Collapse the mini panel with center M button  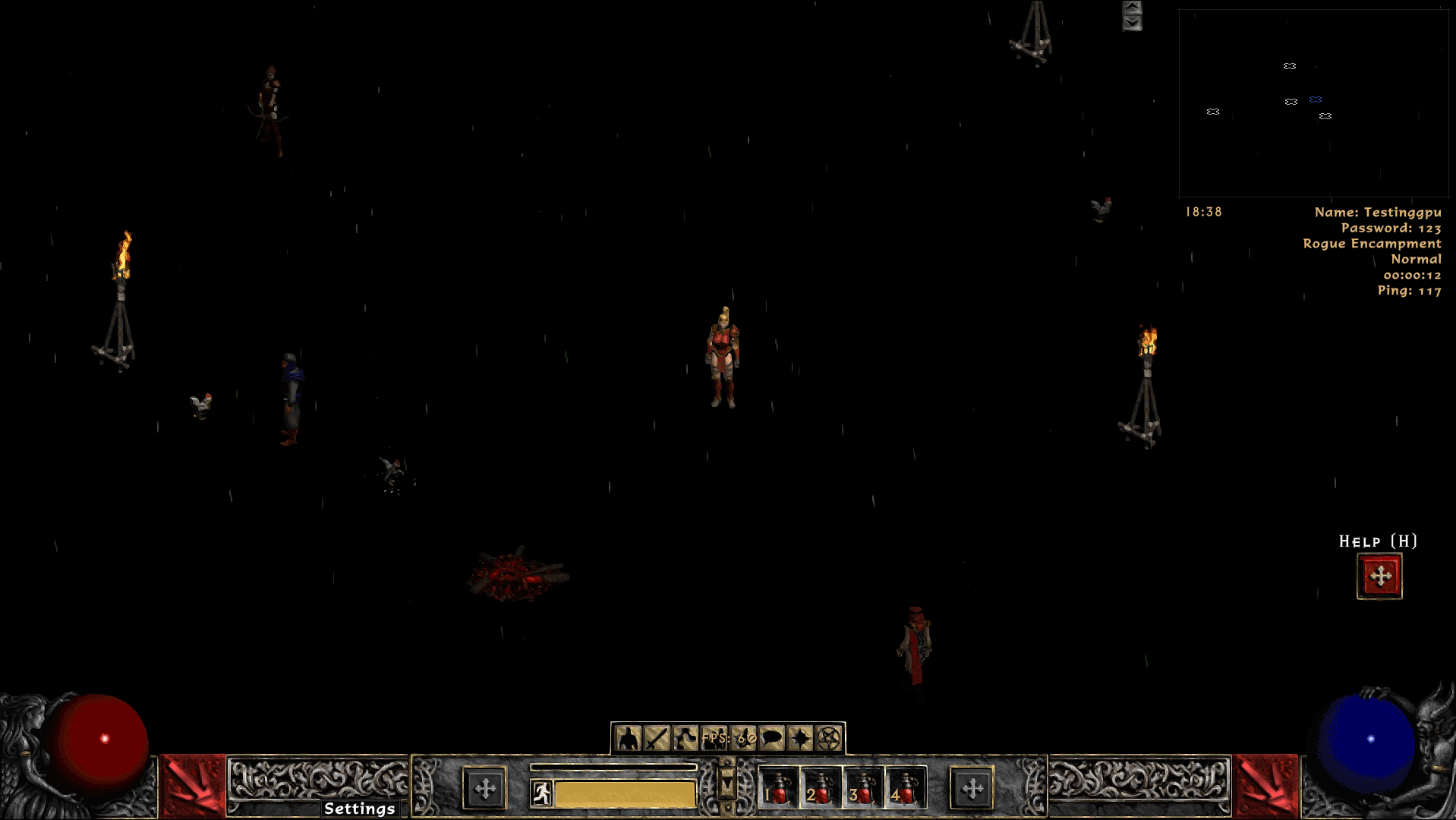click(x=726, y=786)
